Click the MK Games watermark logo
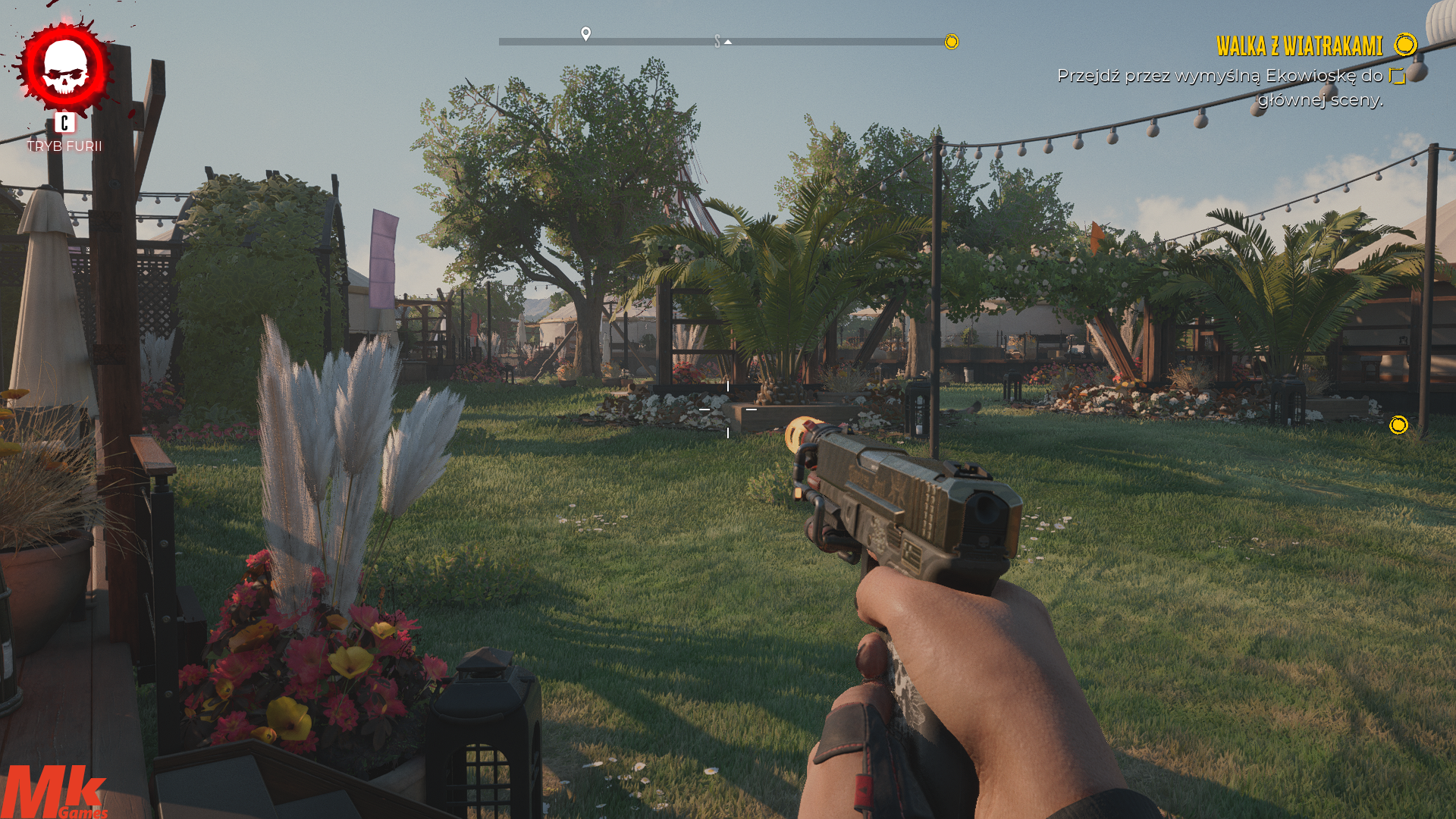Screen dimensions: 1456x819 pyautogui.click(x=53, y=792)
